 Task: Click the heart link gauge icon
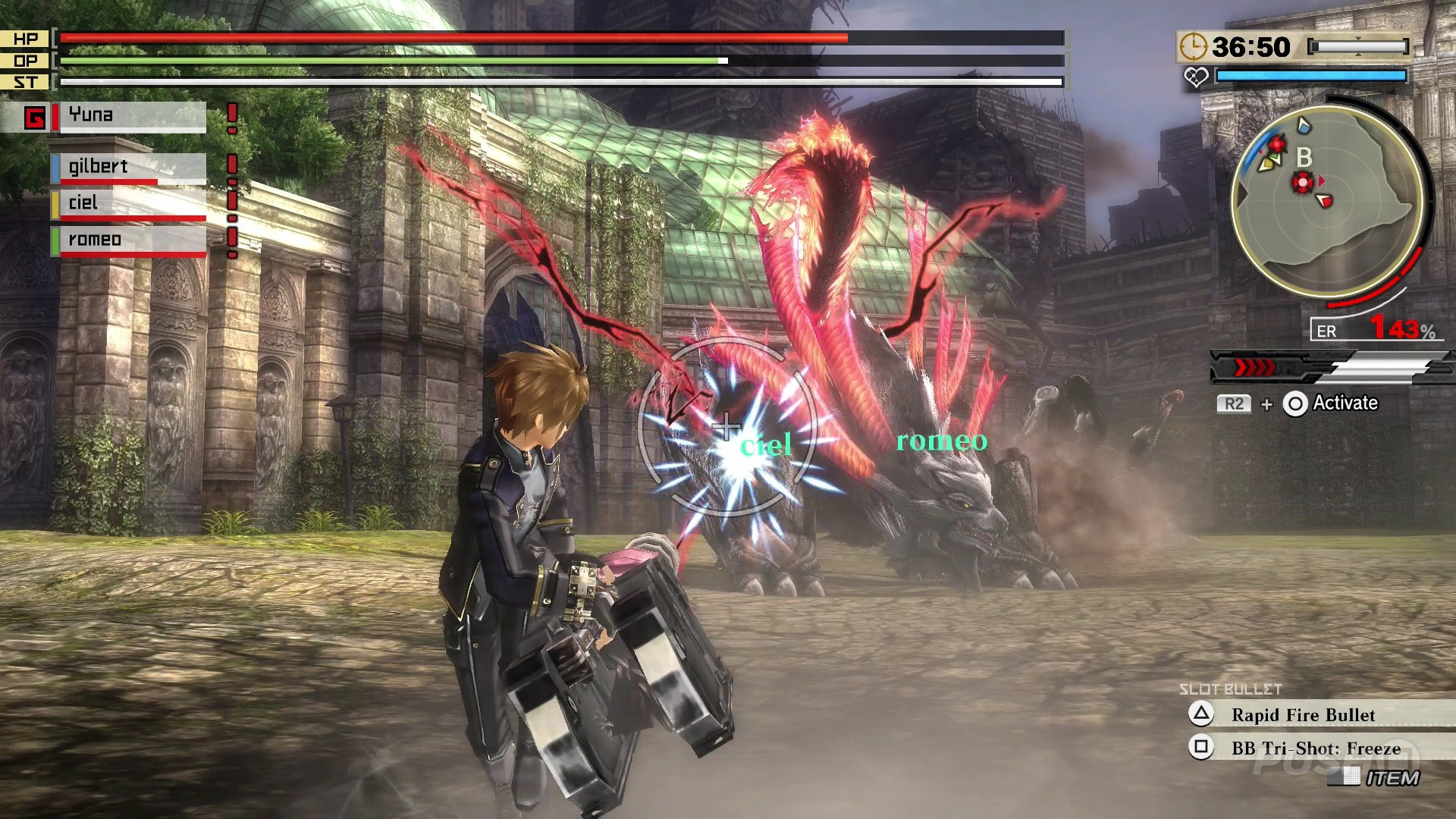click(x=1196, y=77)
